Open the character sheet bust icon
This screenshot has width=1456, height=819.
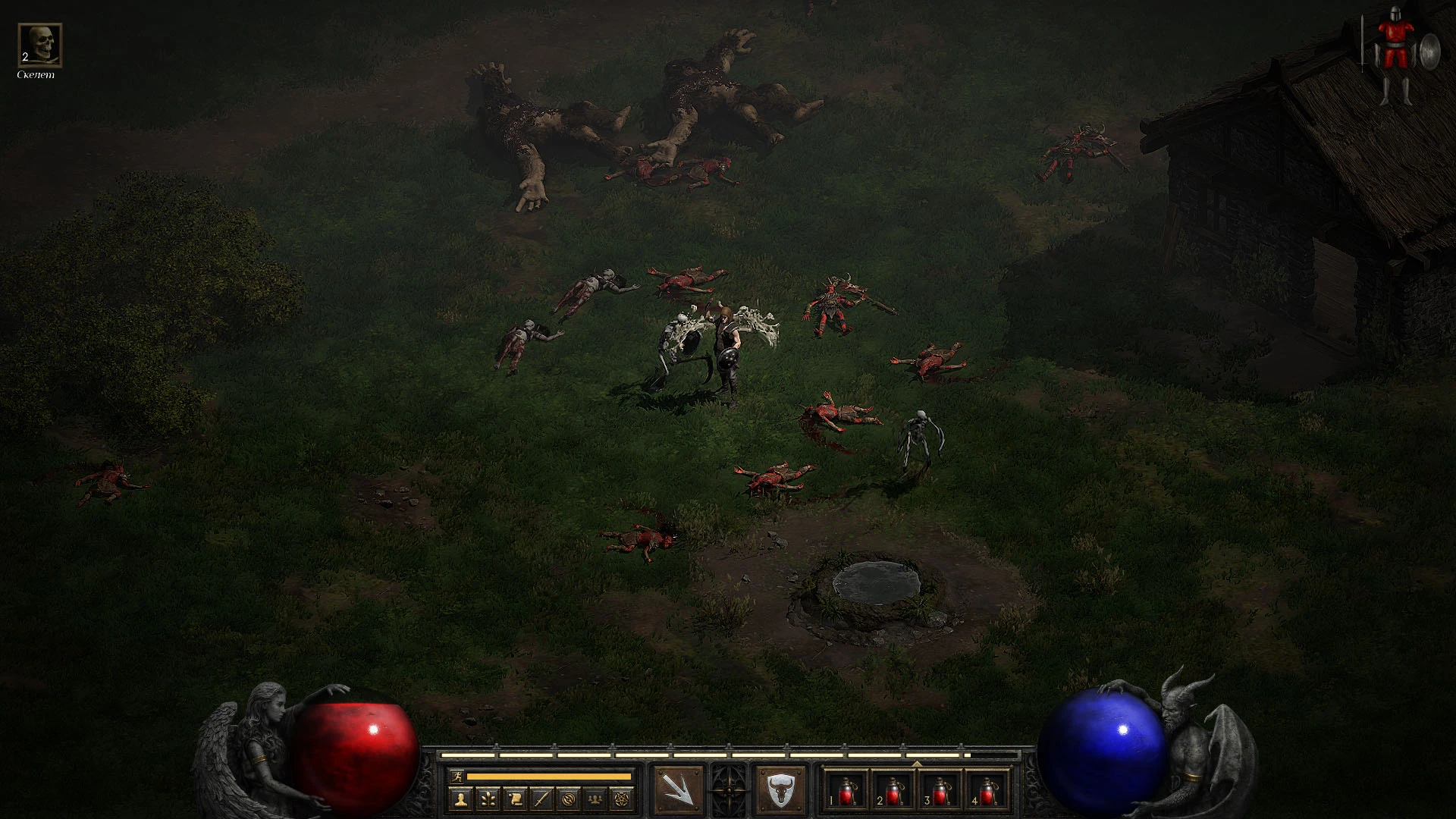coord(460,799)
